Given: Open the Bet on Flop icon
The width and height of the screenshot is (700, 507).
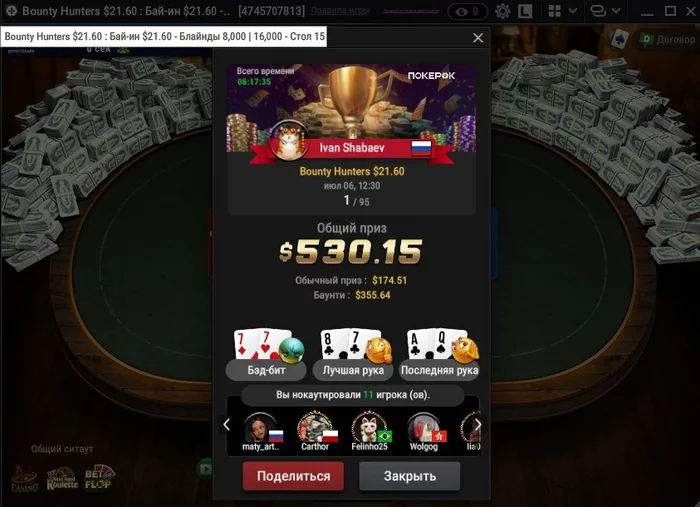Looking at the screenshot, I should click(99, 477).
